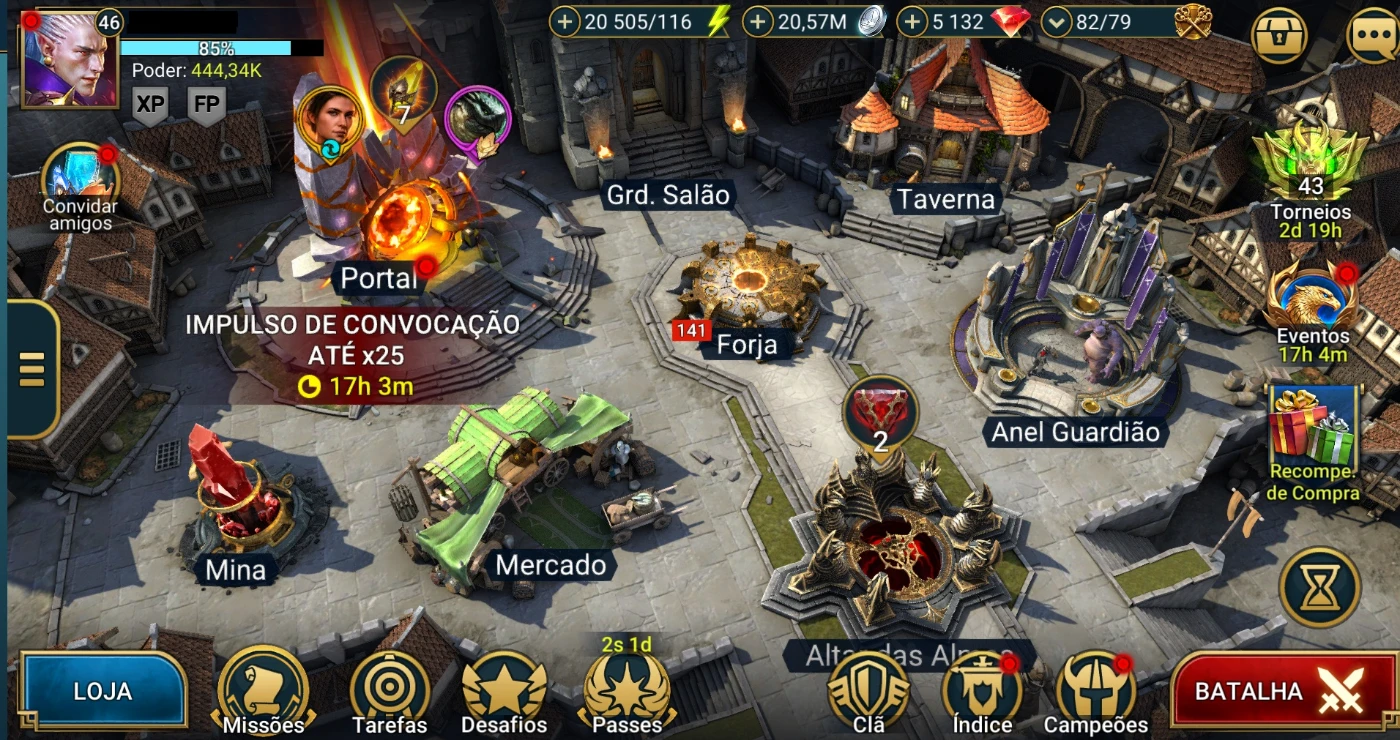Open the hourglass timer button
1400x740 pixels.
point(1320,587)
